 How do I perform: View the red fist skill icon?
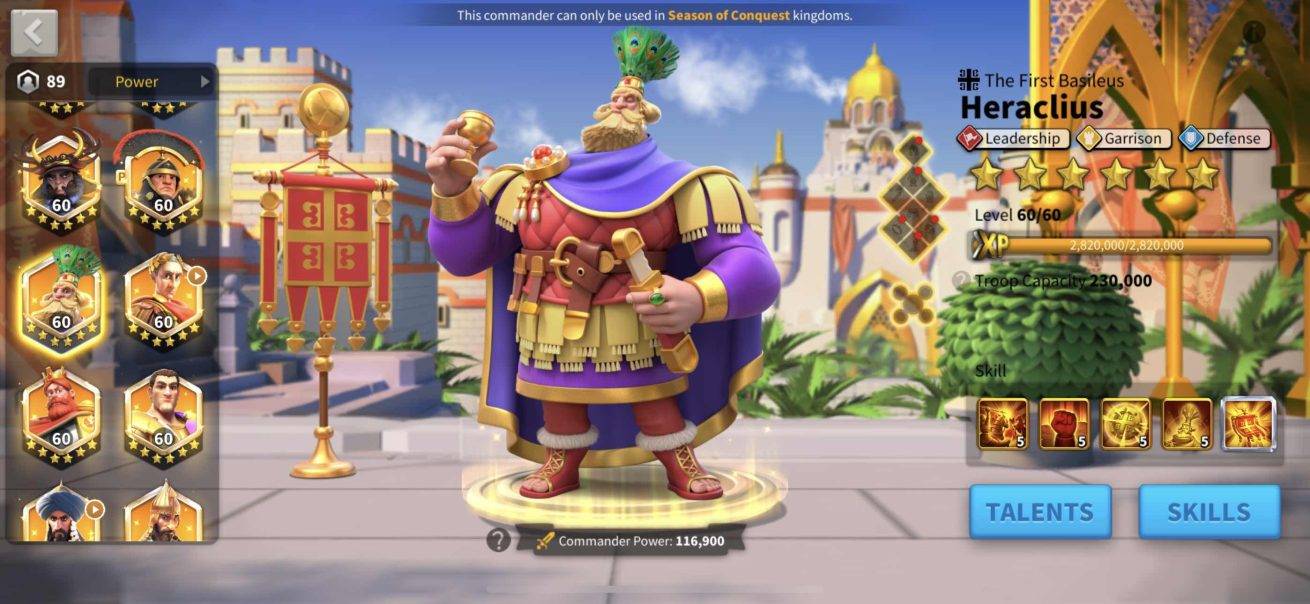(1064, 423)
